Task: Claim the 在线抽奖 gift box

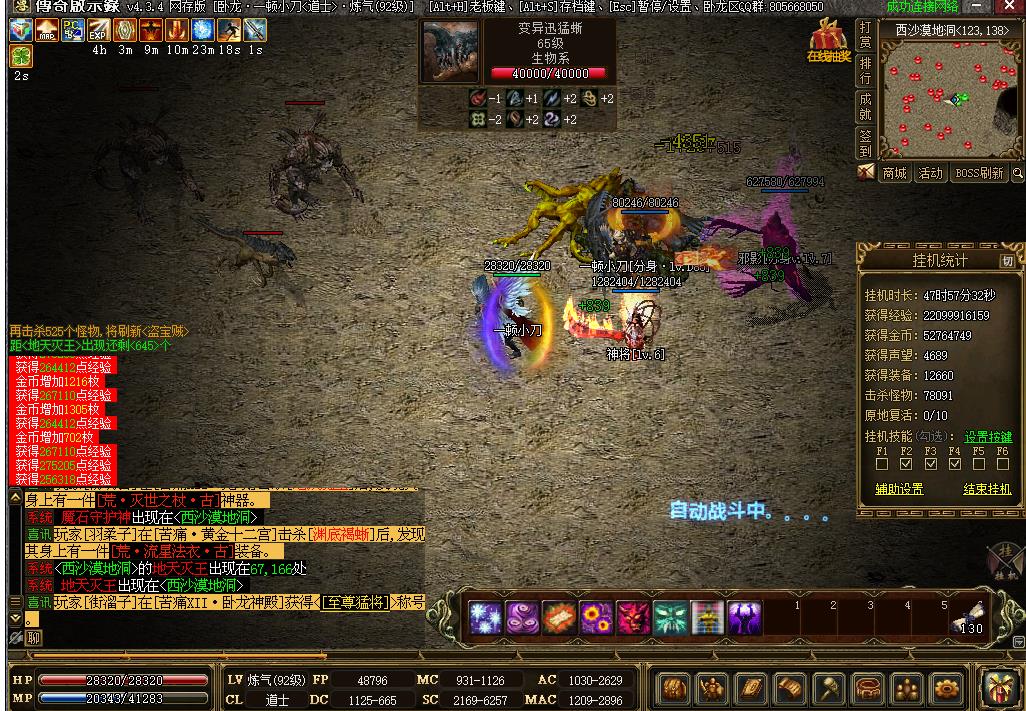Action: 829,40
